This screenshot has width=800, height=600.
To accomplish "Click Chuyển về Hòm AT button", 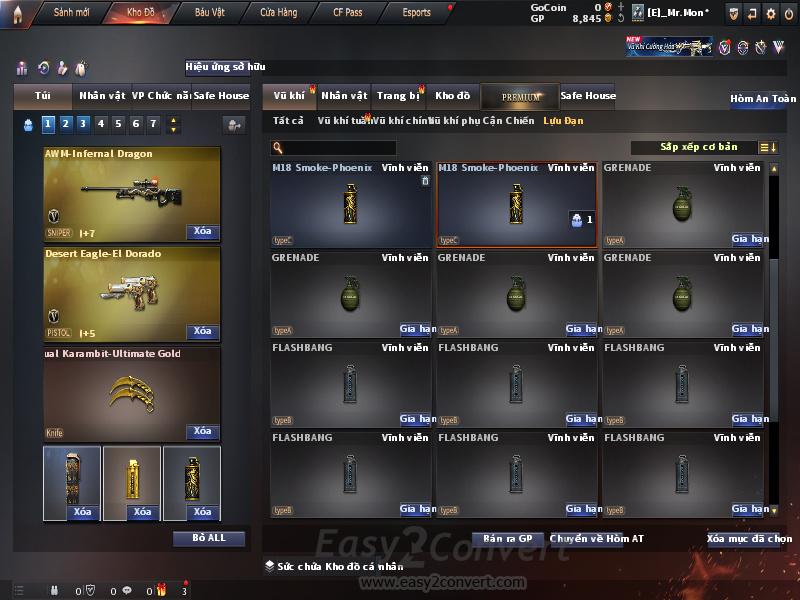I will [597, 539].
